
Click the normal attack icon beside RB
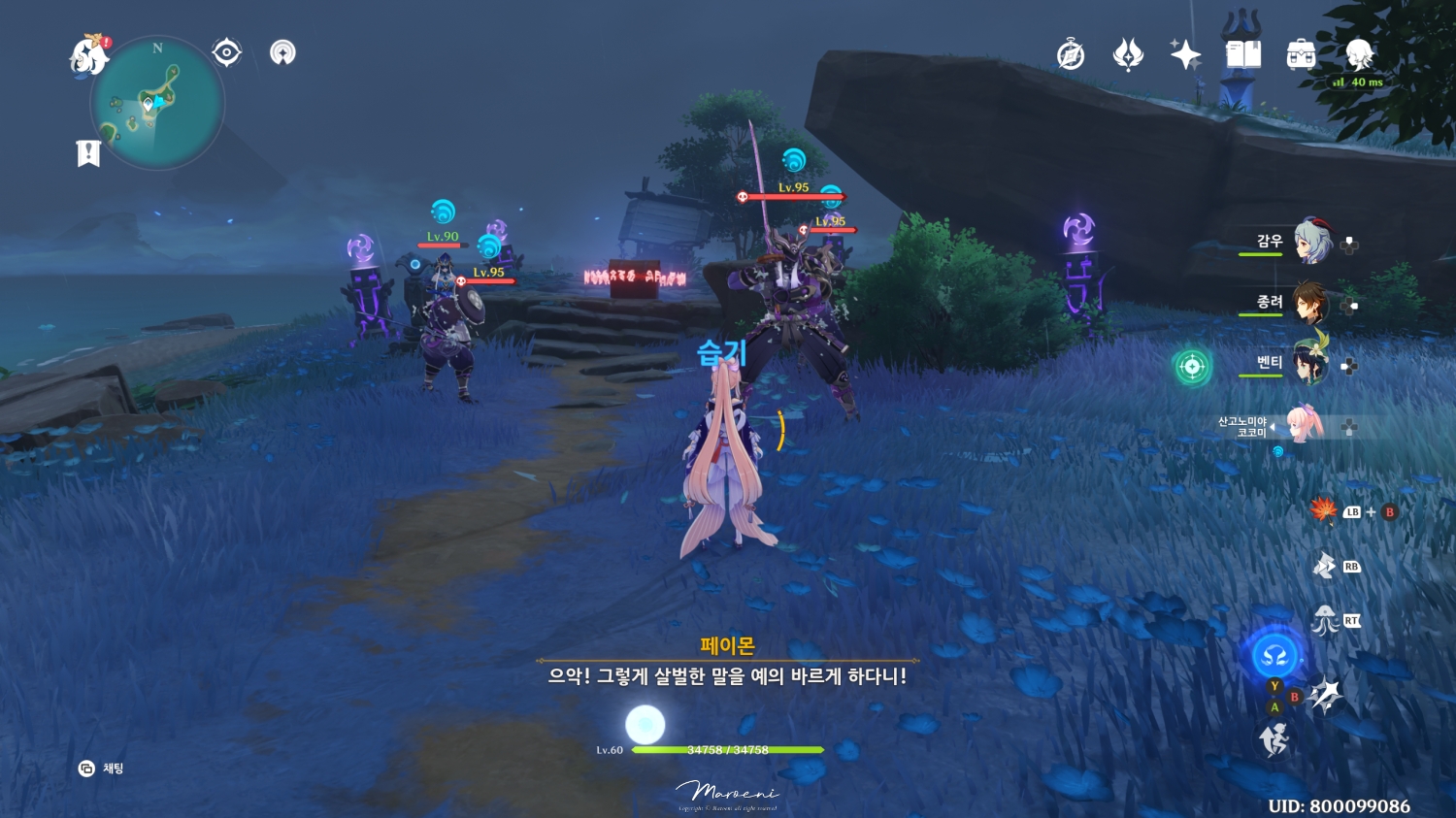1323,565
